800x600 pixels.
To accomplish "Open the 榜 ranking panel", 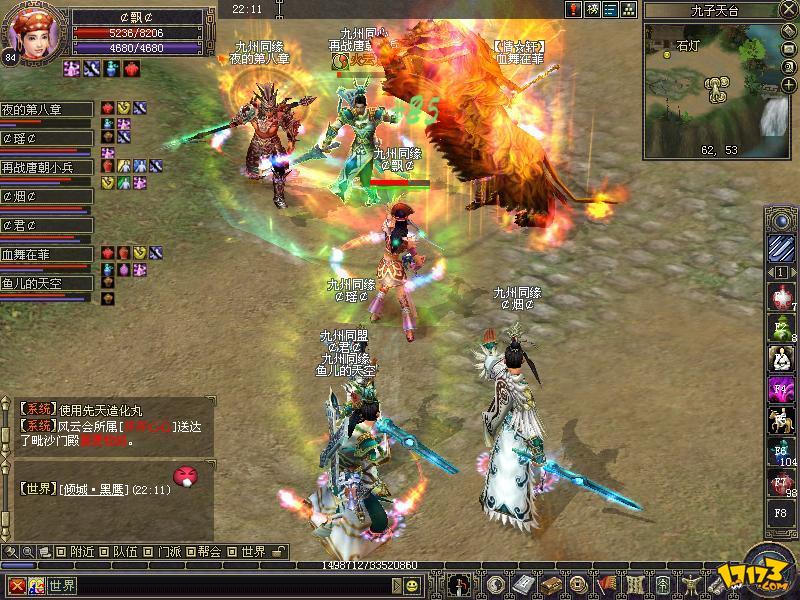I will (593, 9).
